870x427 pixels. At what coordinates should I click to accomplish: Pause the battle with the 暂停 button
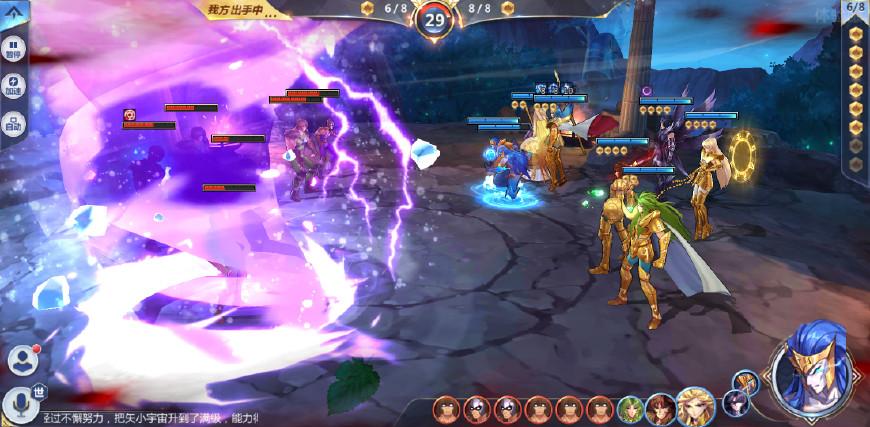point(13,50)
